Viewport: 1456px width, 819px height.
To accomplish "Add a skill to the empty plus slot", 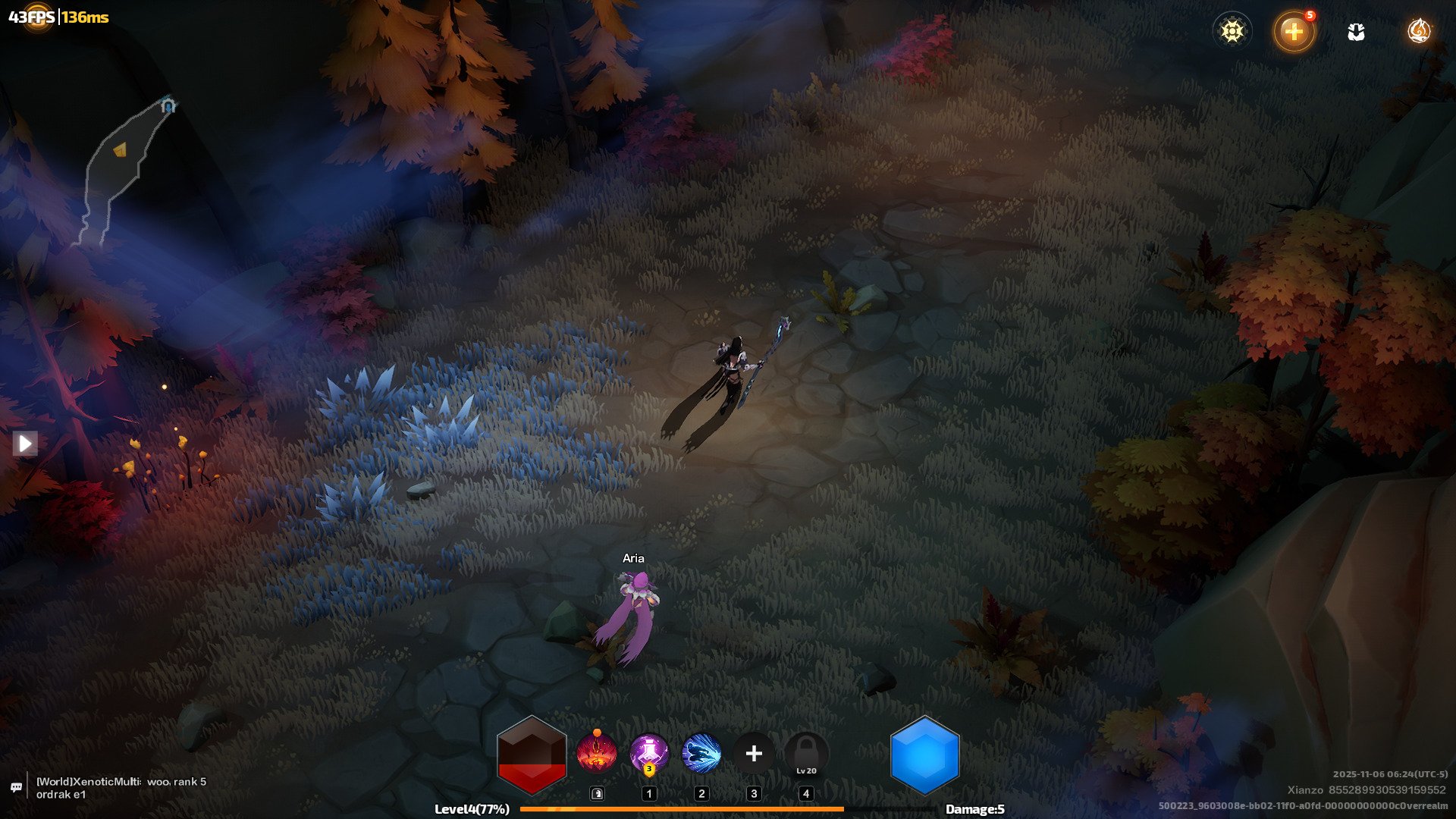I will pos(754,753).
